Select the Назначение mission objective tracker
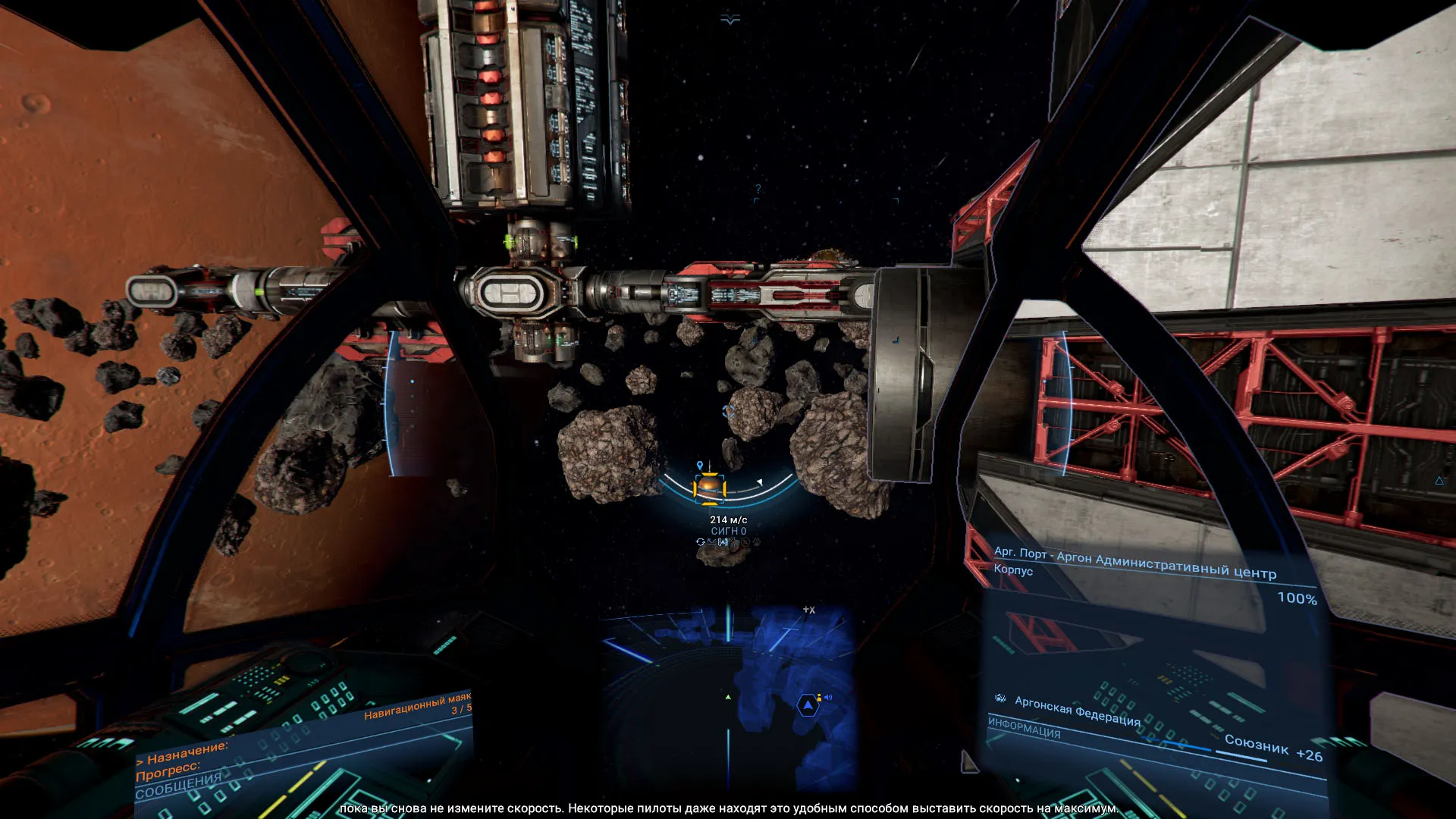Image resolution: width=1456 pixels, height=819 pixels. coord(184,754)
